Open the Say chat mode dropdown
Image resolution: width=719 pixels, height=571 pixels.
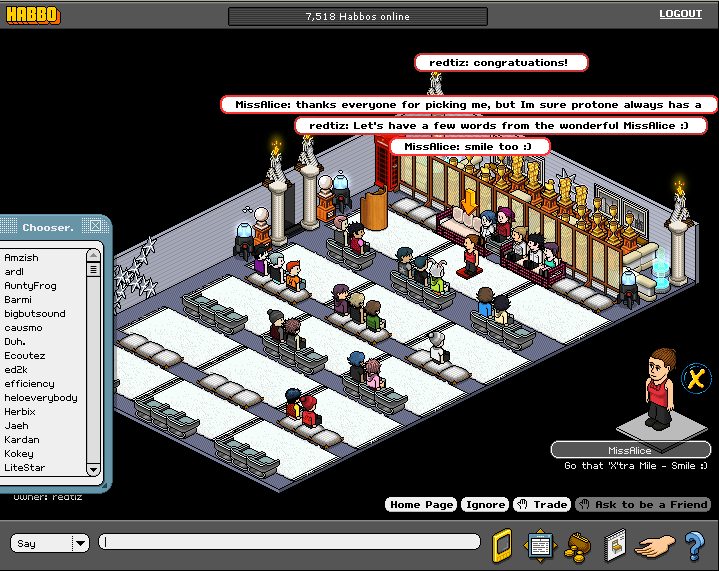click(x=80, y=543)
